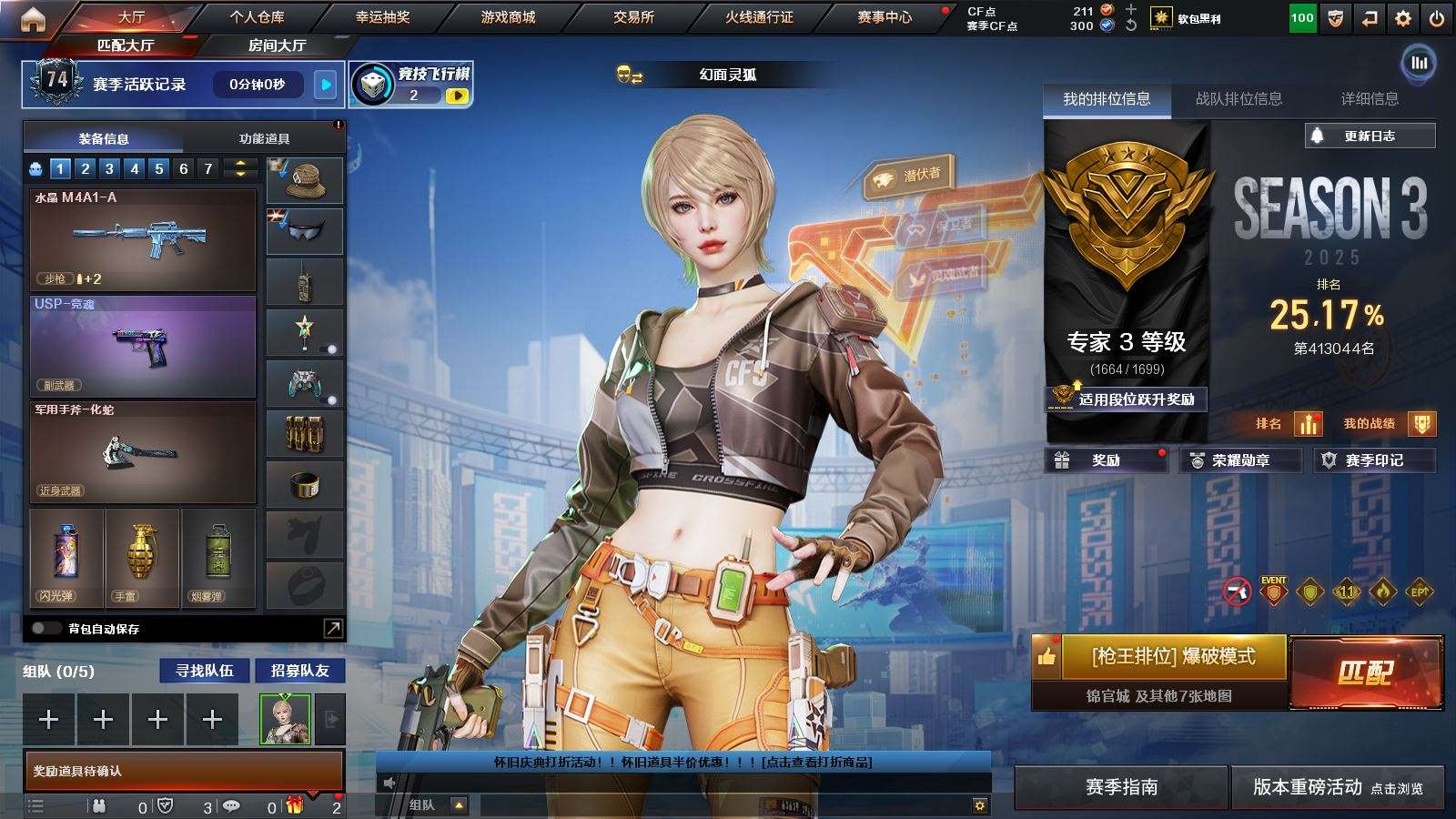Start matchmaking with the 匹配 button

point(1365,672)
